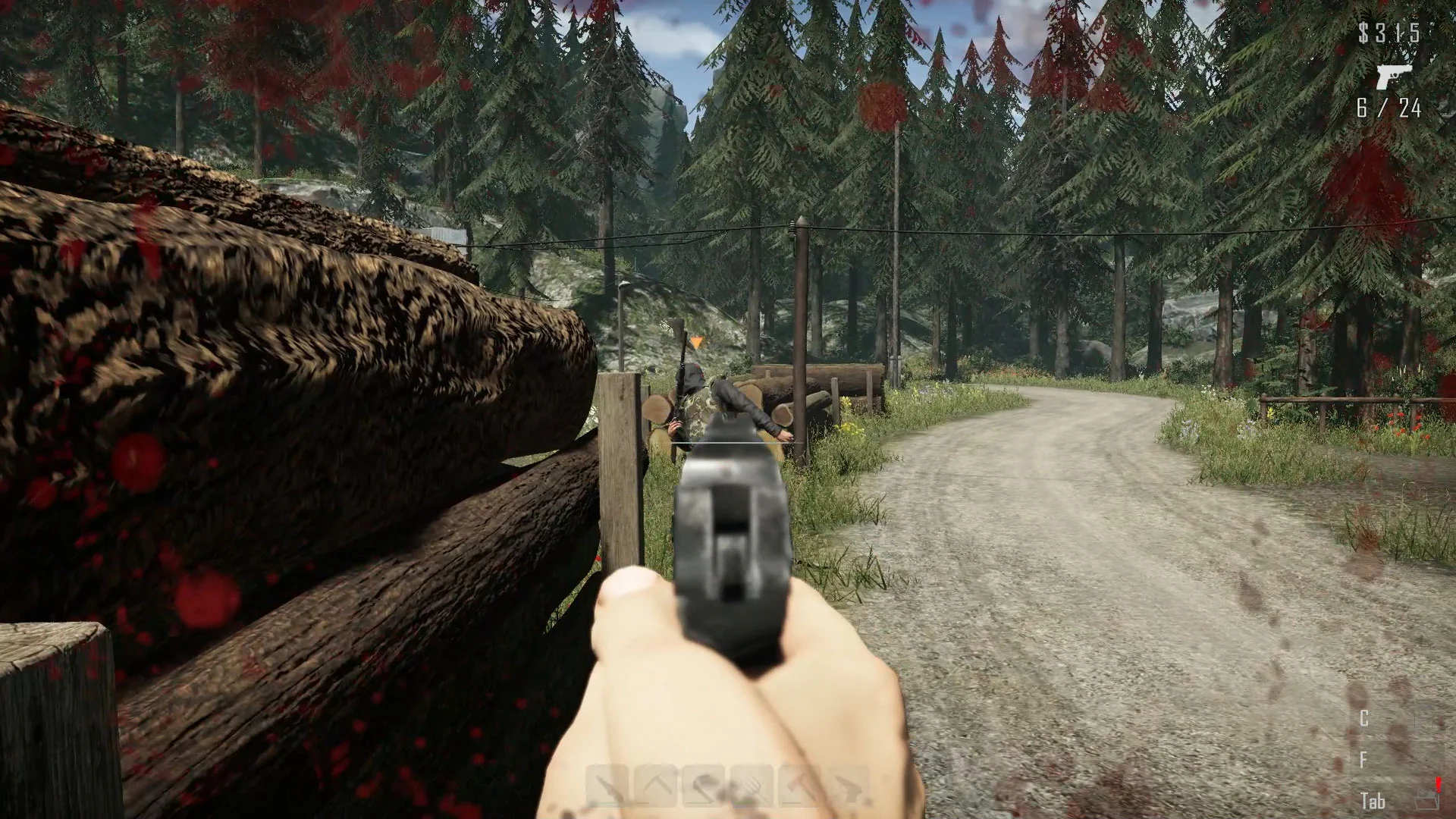
Task: Click the red exclamation notification icon bottom right
Action: point(1438,783)
